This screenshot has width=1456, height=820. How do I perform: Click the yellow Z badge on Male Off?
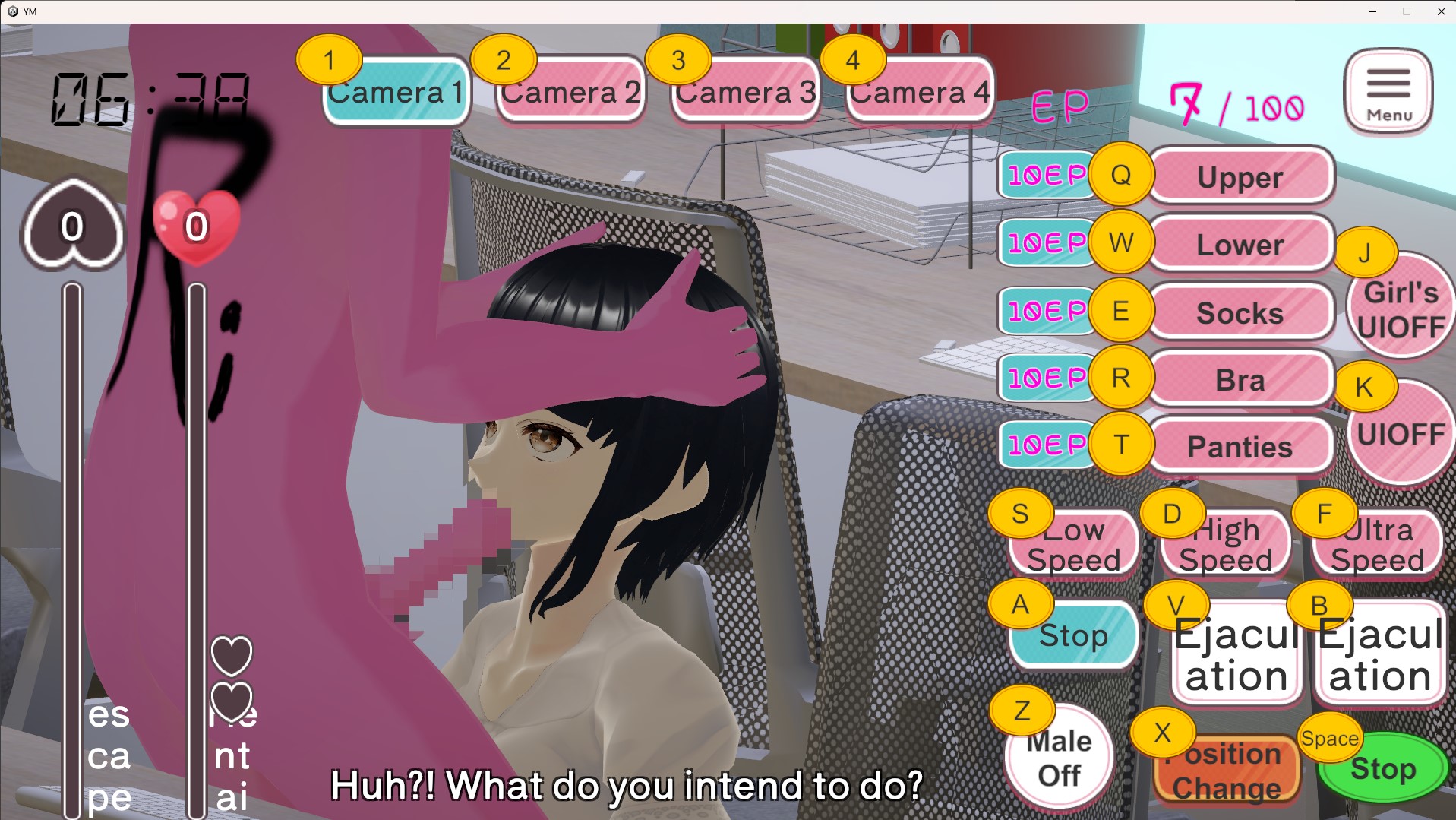coord(1022,711)
